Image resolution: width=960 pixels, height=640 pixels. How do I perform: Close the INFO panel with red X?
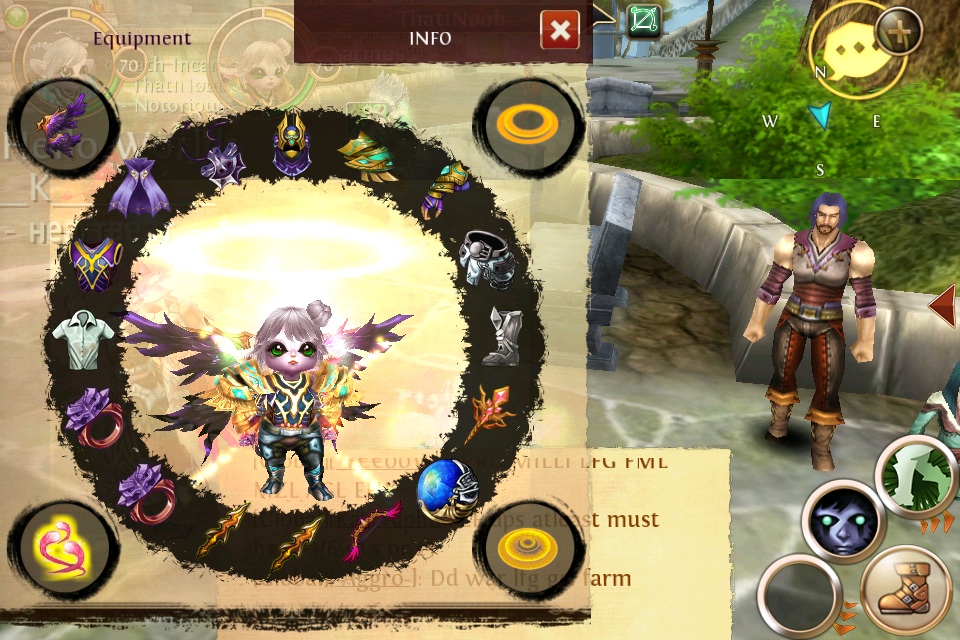[x=560, y=31]
